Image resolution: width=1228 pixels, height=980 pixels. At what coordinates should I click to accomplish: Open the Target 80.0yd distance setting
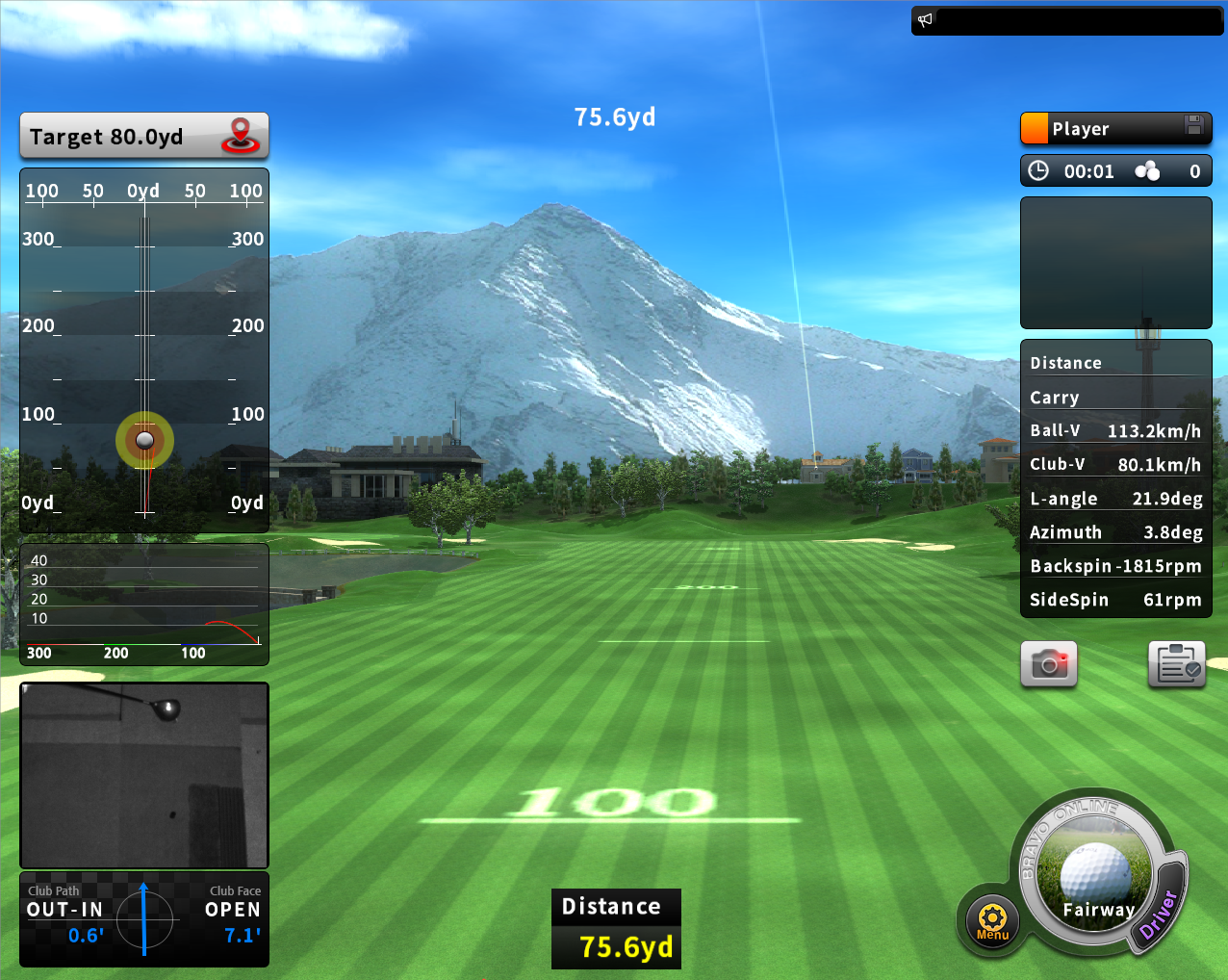click(143, 137)
